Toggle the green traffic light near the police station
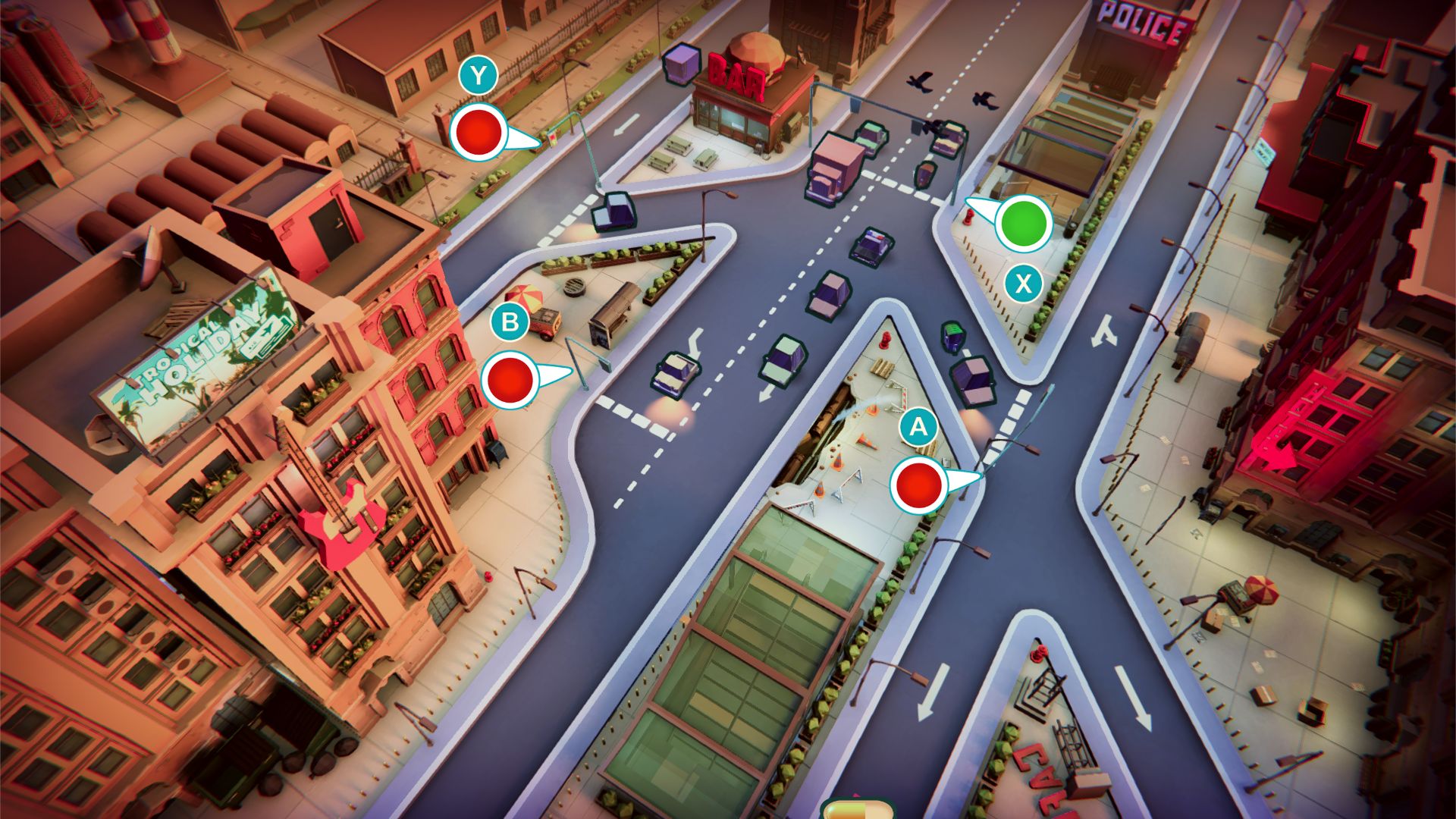The height and width of the screenshot is (819, 1456). point(1023,224)
